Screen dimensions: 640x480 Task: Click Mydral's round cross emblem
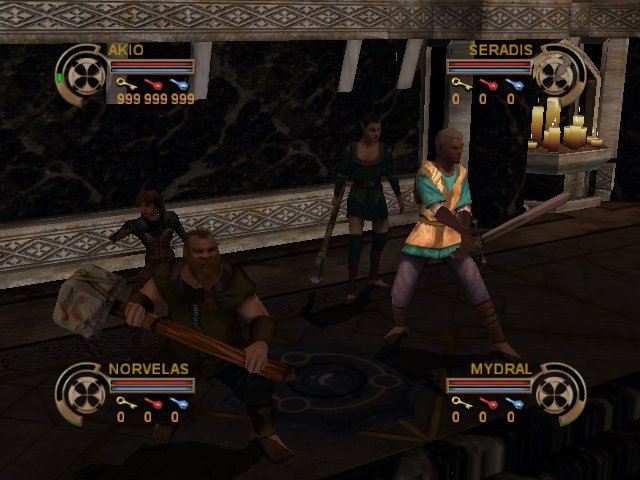click(557, 390)
